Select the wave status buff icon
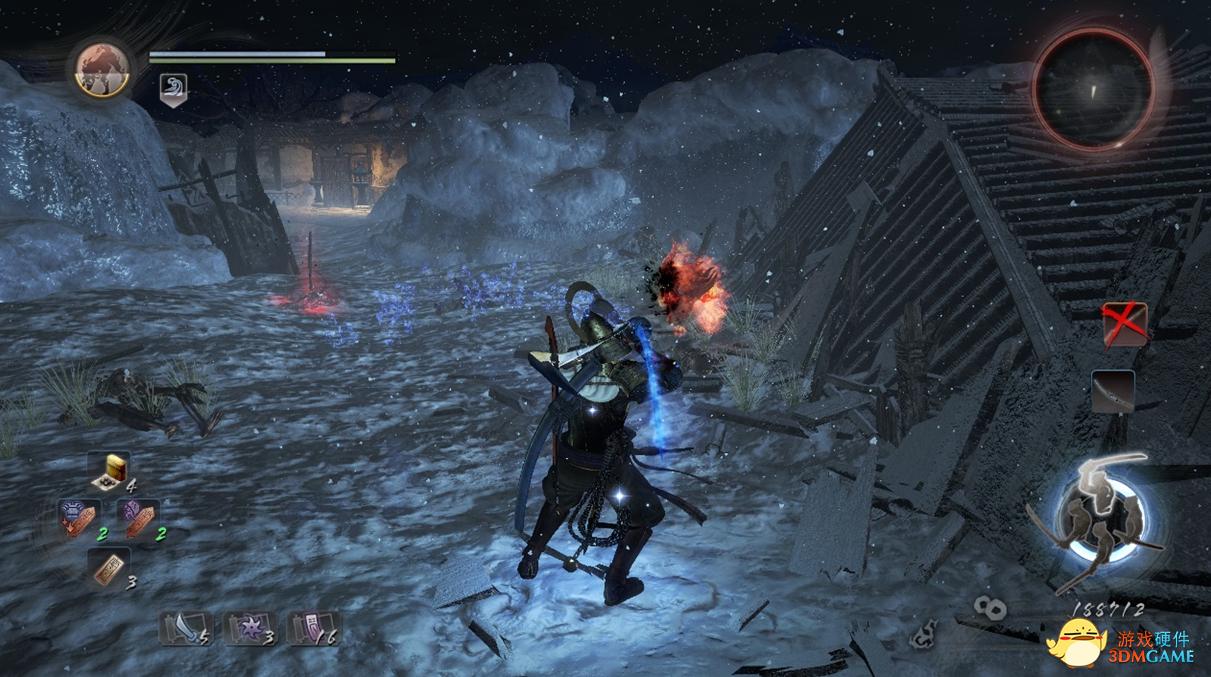This screenshot has height=677, width=1211. tap(172, 92)
